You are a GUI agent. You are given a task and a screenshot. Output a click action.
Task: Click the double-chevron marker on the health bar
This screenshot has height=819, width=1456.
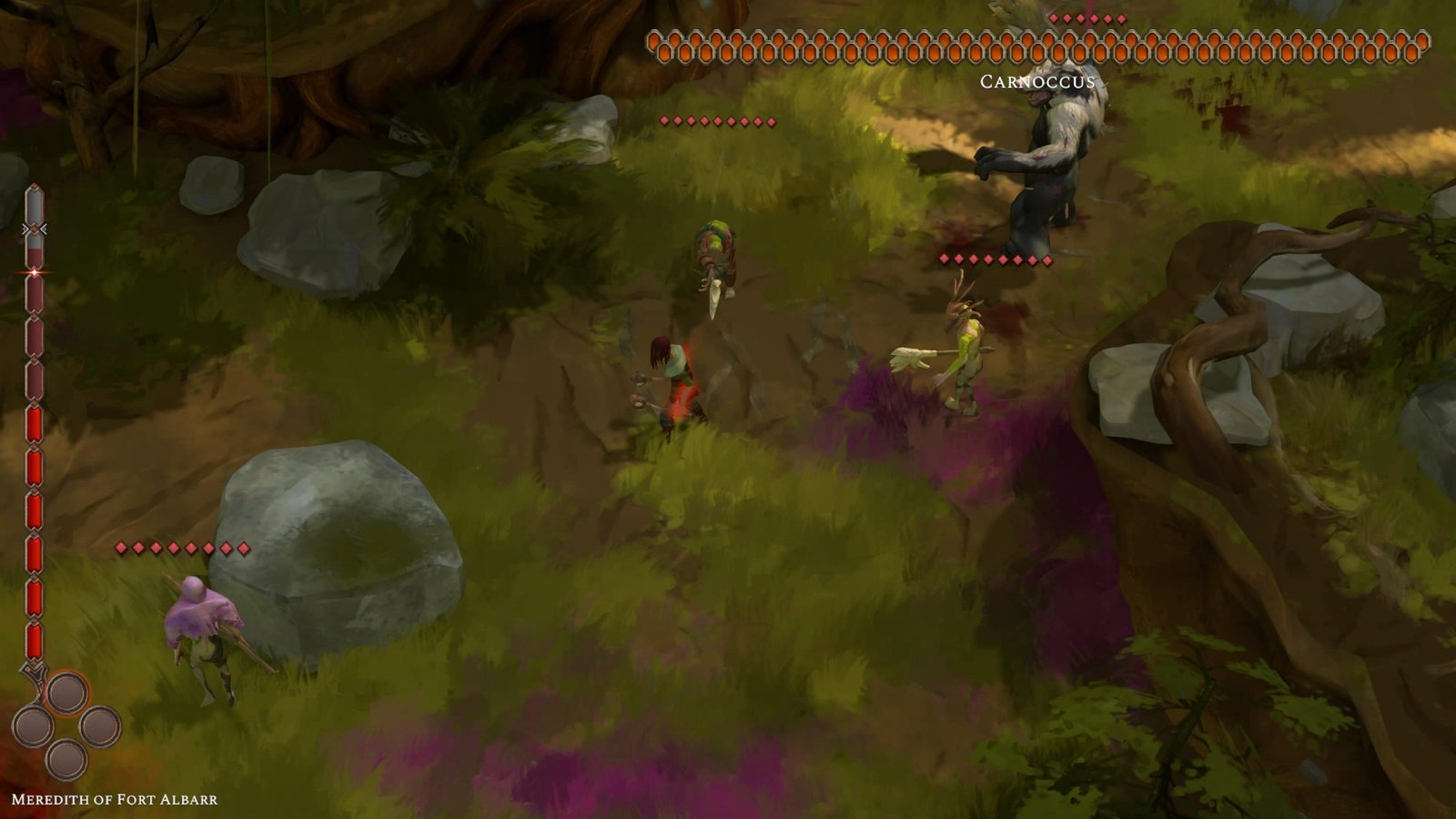click(35, 228)
